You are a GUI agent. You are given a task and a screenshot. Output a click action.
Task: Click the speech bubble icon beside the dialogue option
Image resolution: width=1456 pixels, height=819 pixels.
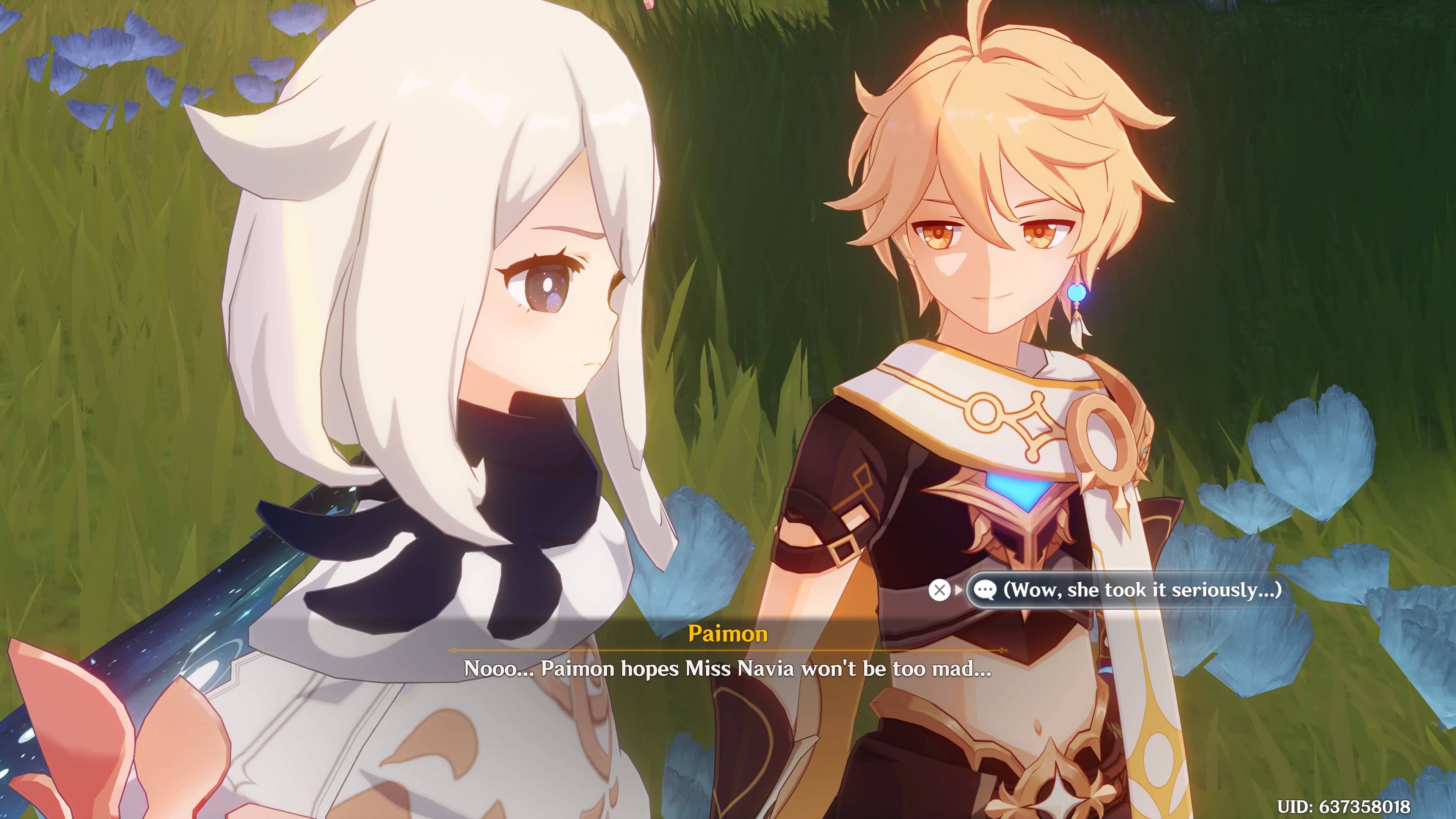tap(985, 590)
